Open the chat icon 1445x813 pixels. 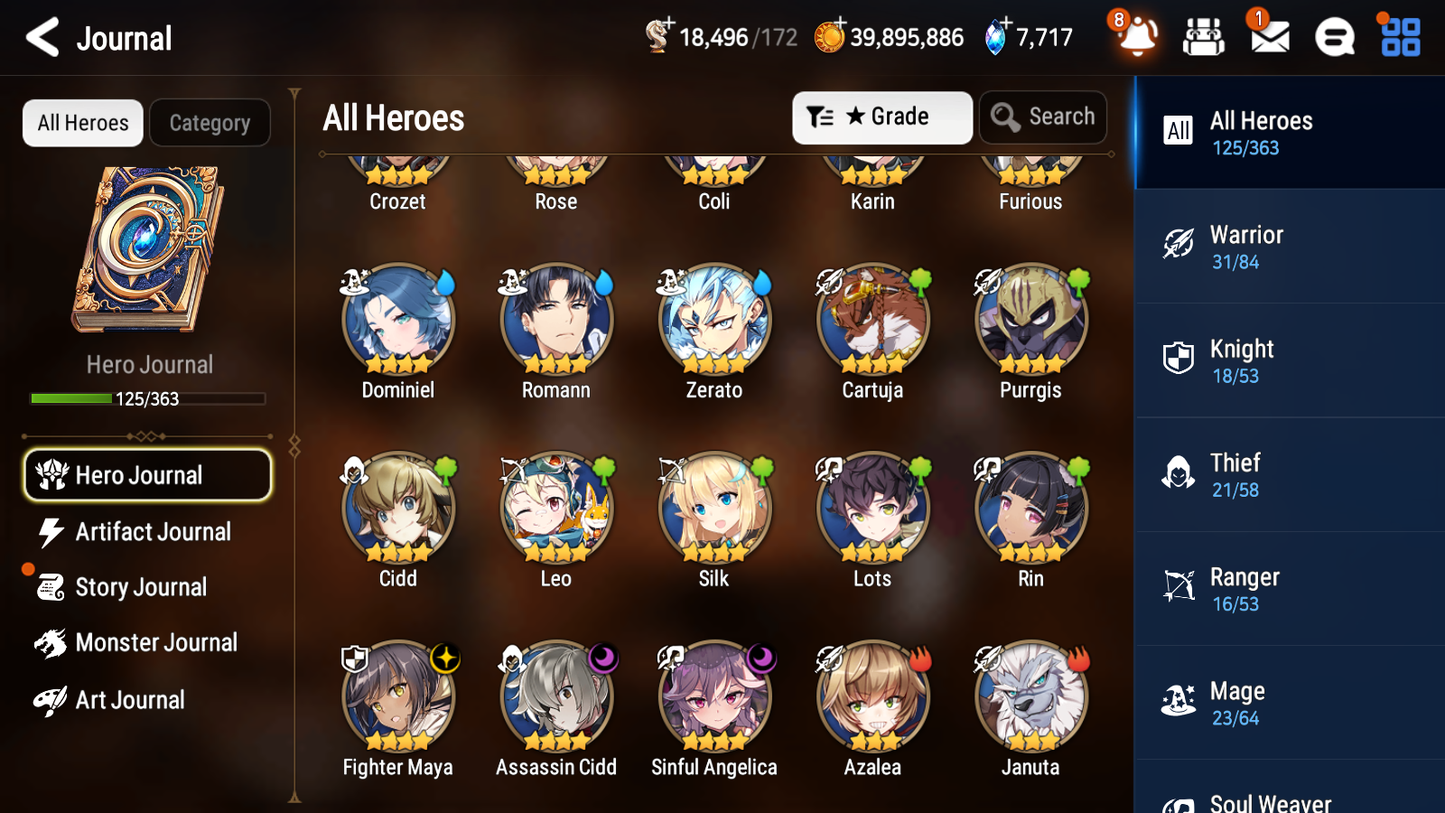(x=1333, y=37)
